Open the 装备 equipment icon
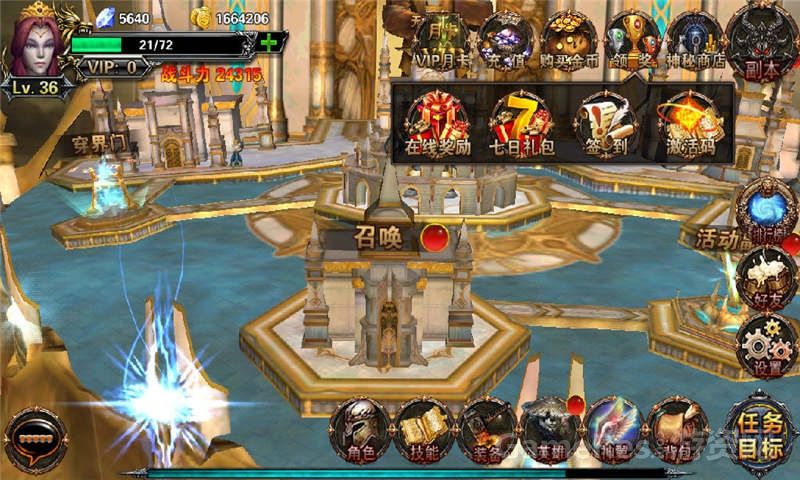Screen dimensions: 800x480 (x=487, y=429)
